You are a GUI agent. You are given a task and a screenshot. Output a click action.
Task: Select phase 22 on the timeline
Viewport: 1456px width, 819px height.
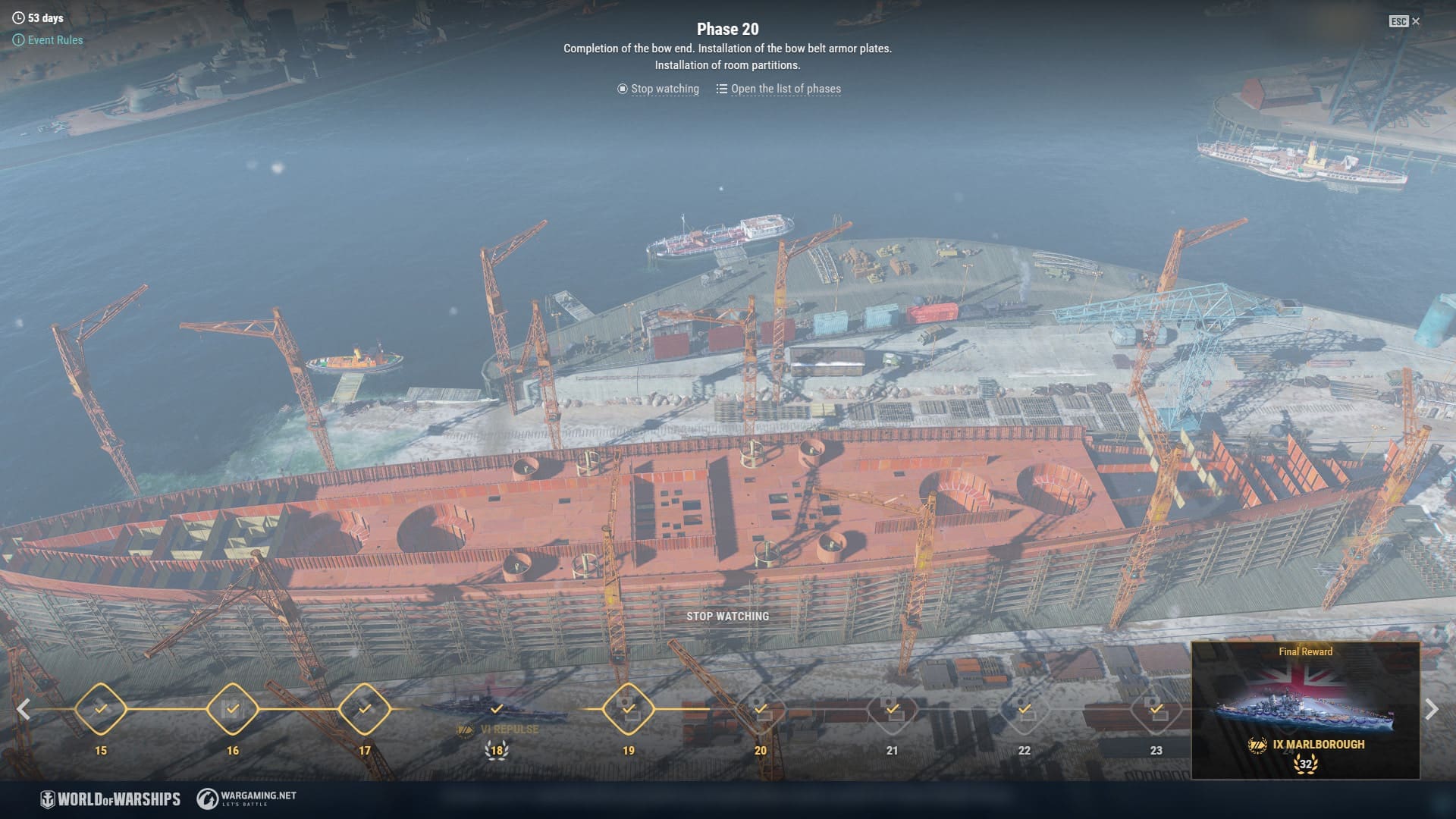coord(1025,710)
